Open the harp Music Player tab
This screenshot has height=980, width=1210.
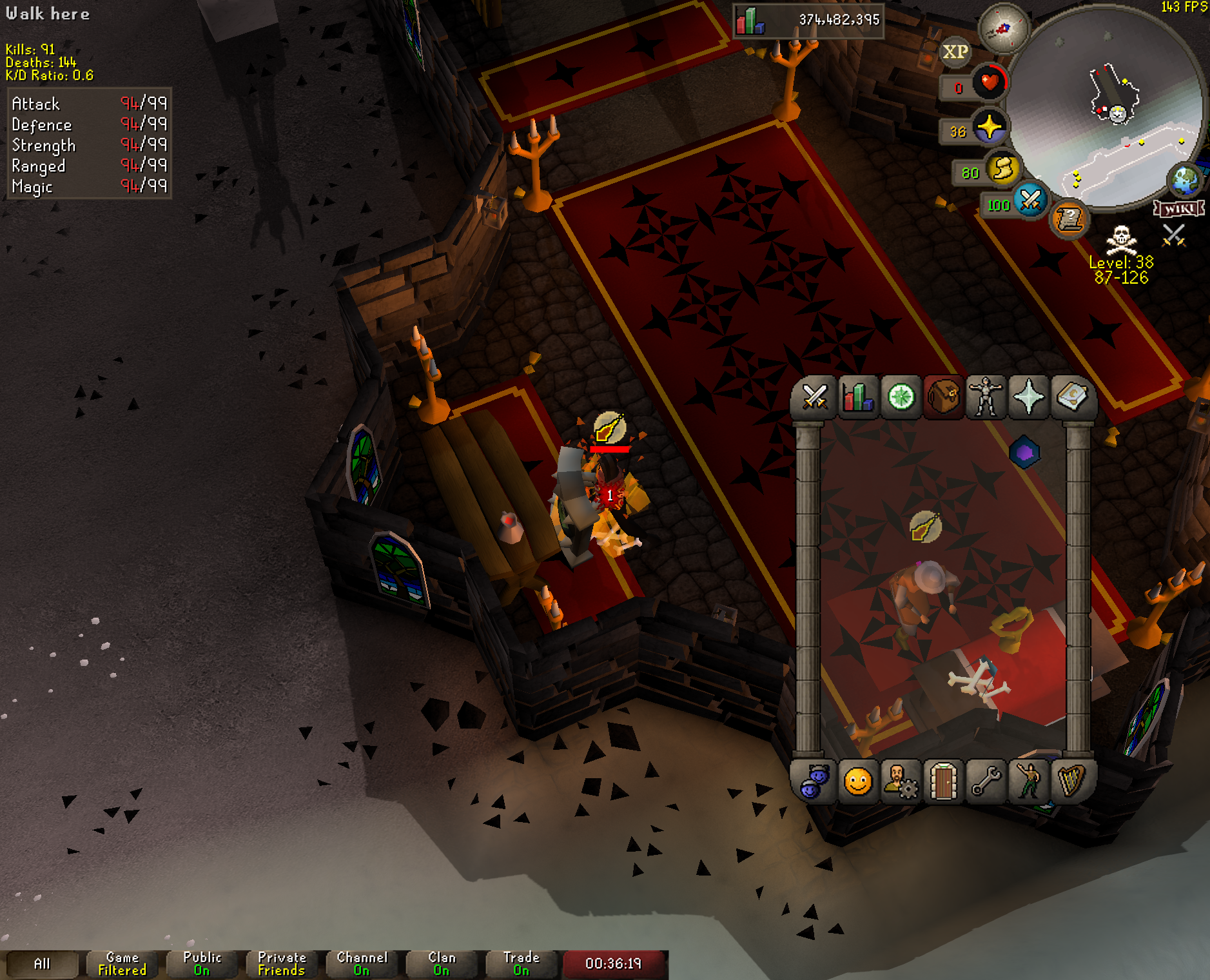[1071, 782]
